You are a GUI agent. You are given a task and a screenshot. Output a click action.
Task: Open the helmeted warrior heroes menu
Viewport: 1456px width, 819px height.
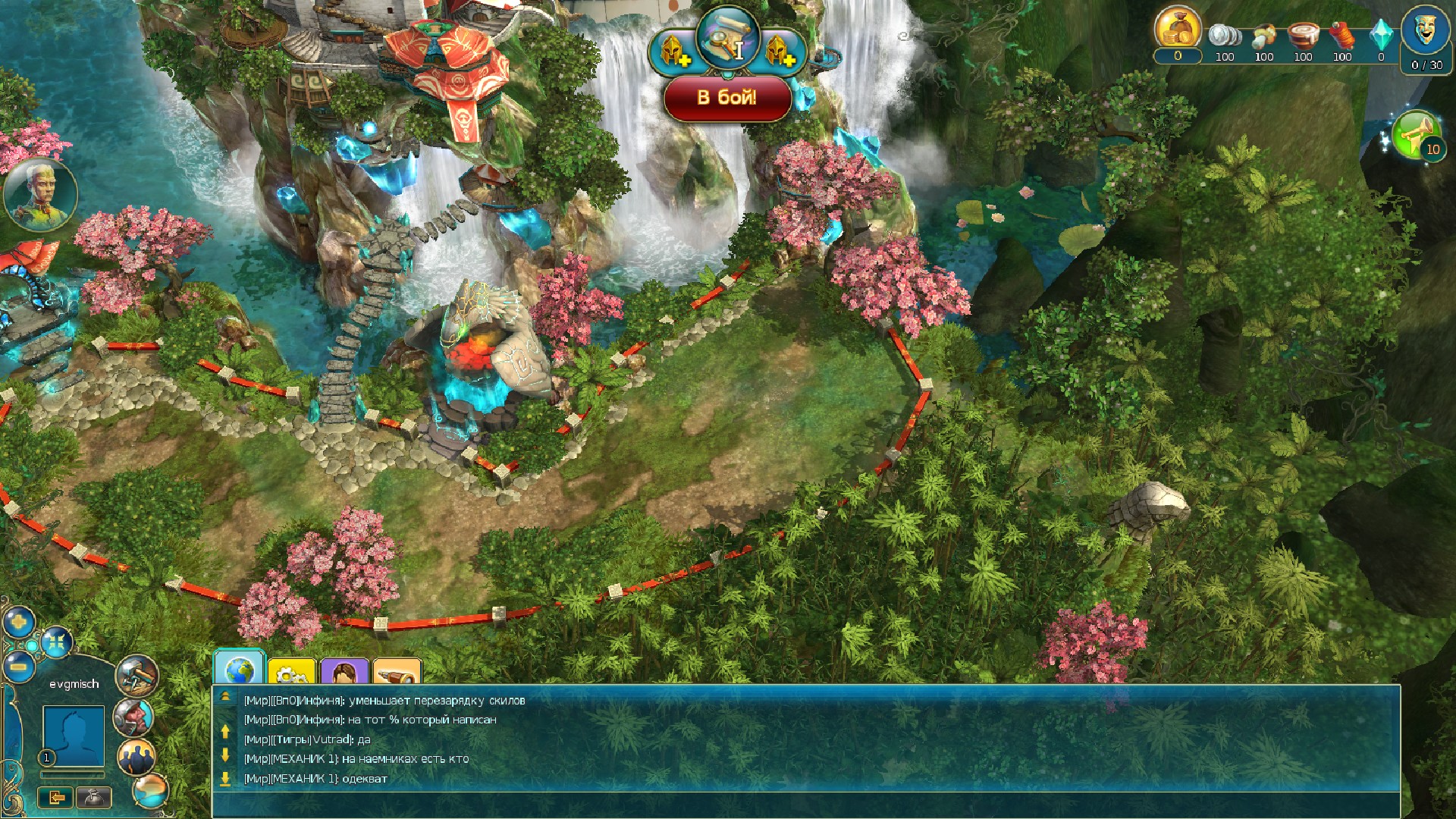click(x=133, y=716)
